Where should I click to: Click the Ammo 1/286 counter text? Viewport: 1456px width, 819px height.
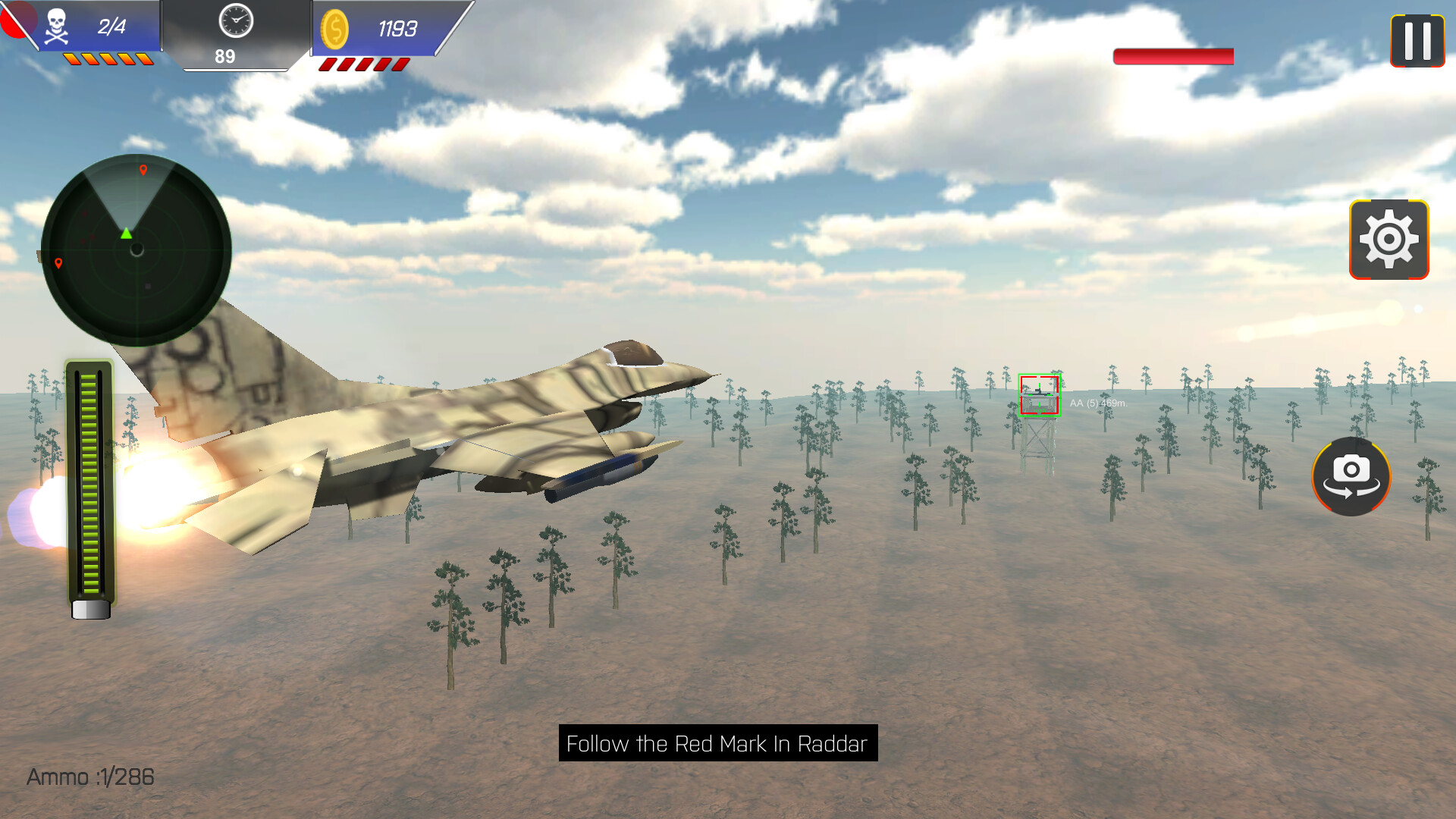click(x=89, y=777)
